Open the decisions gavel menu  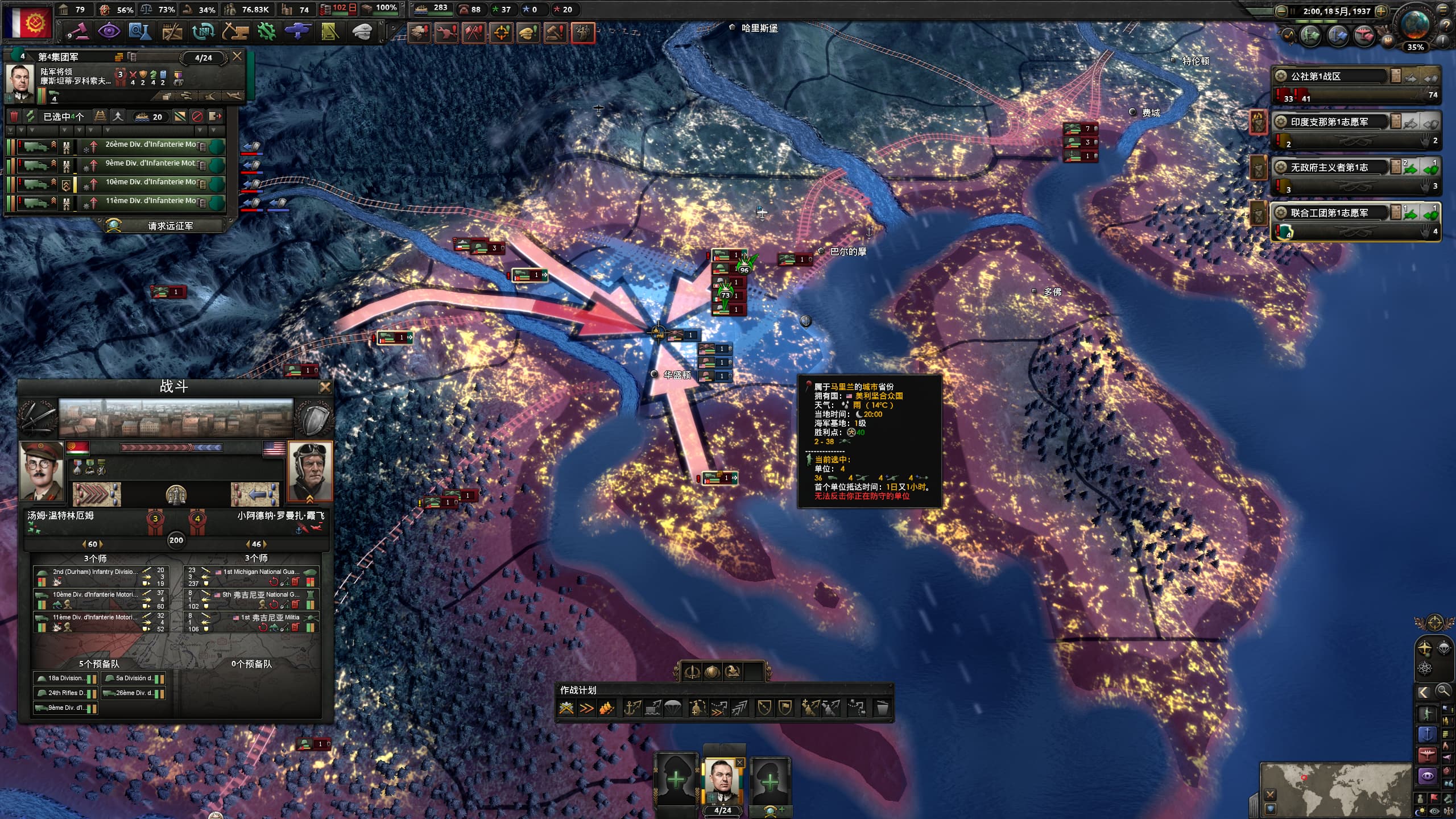77,31
